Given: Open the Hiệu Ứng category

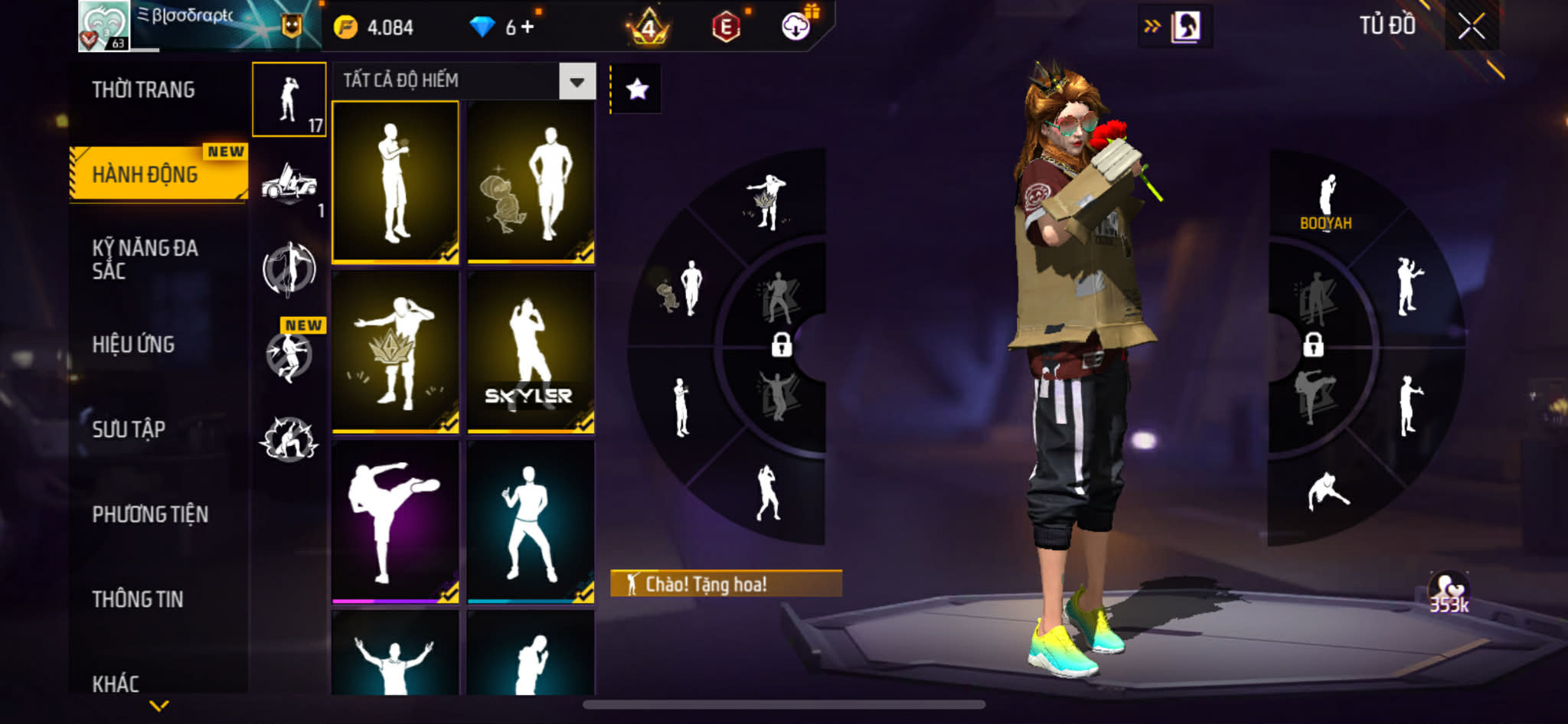Looking at the screenshot, I should coord(133,344).
